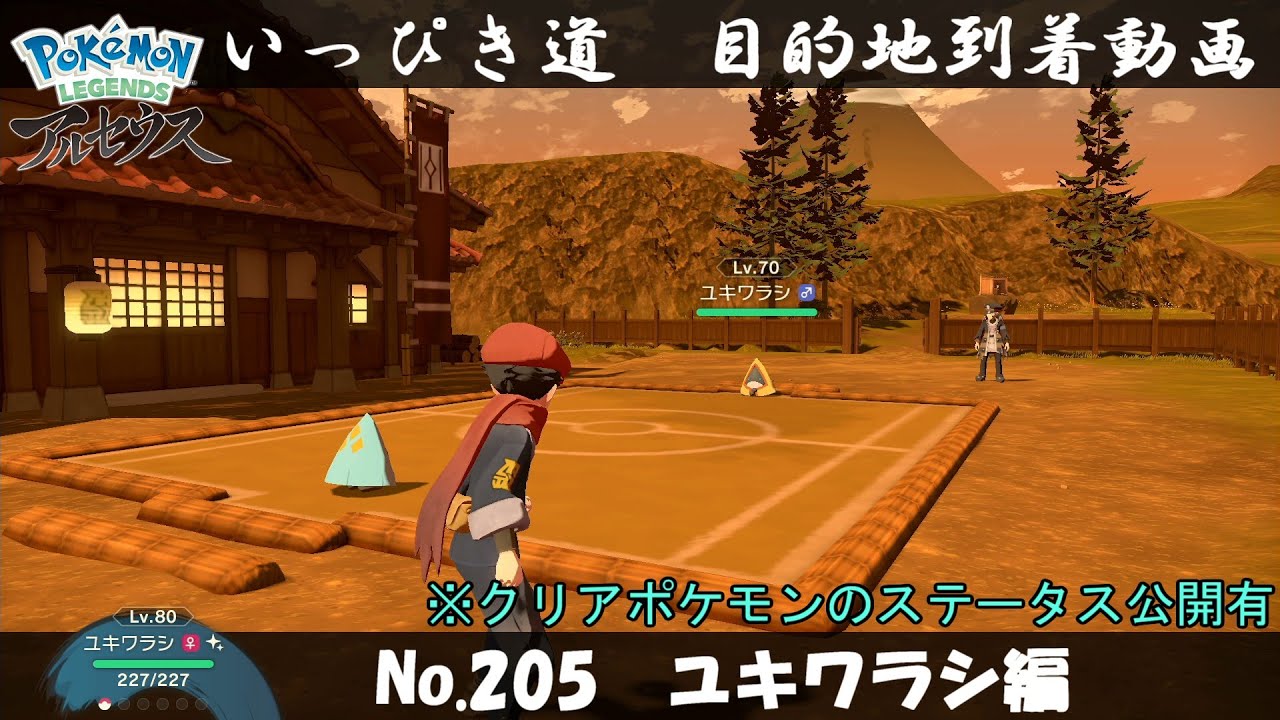Image resolution: width=1280 pixels, height=720 pixels.
Task: Click the green HP bar showing 227/227
Action: coord(152,664)
